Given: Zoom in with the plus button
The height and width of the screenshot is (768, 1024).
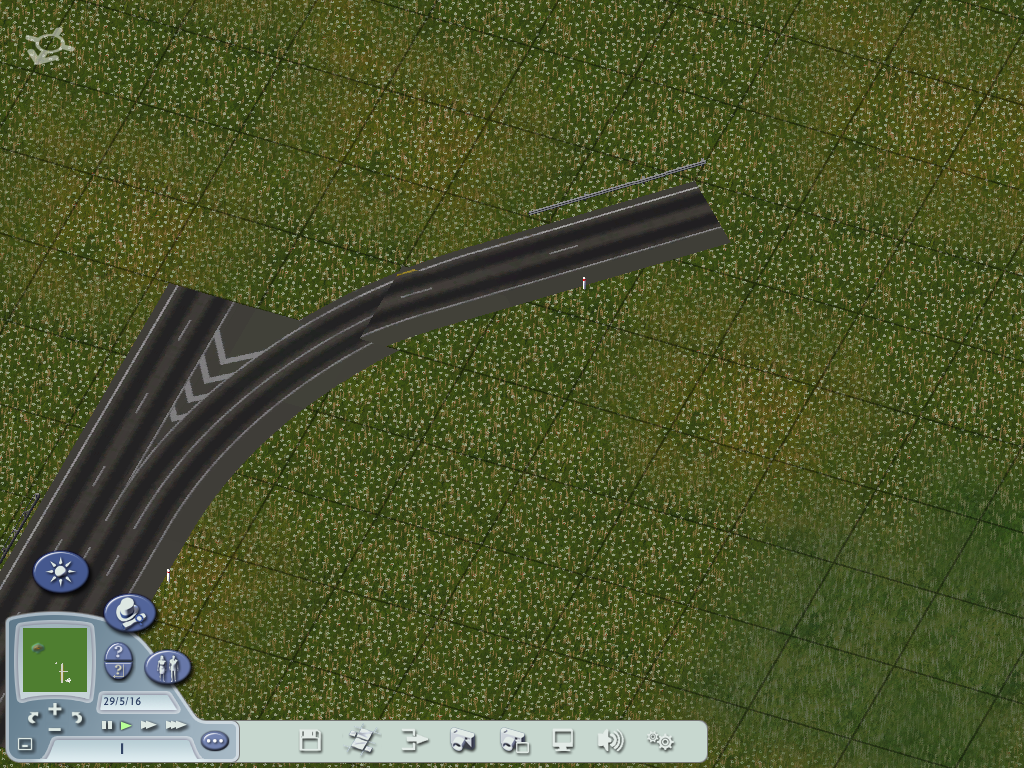Looking at the screenshot, I should (x=55, y=710).
